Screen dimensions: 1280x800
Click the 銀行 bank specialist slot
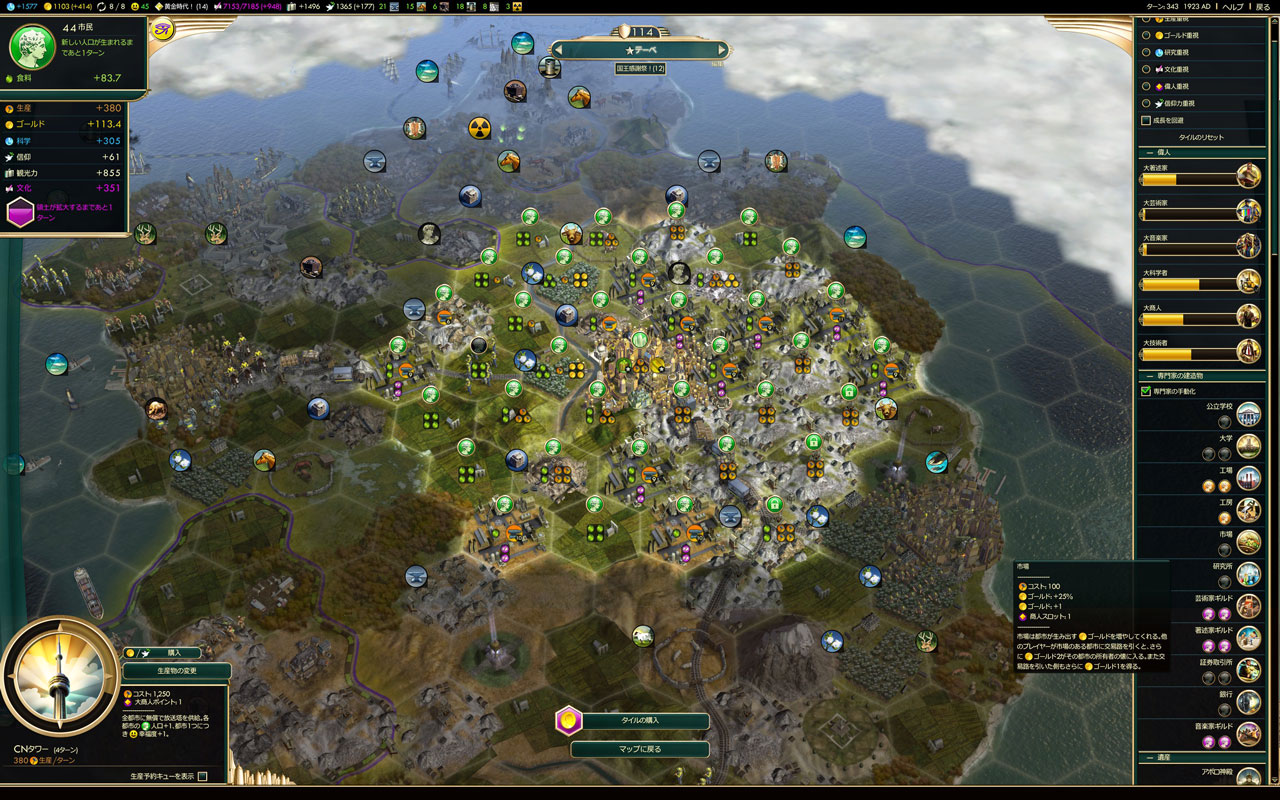click(1225, 710)
